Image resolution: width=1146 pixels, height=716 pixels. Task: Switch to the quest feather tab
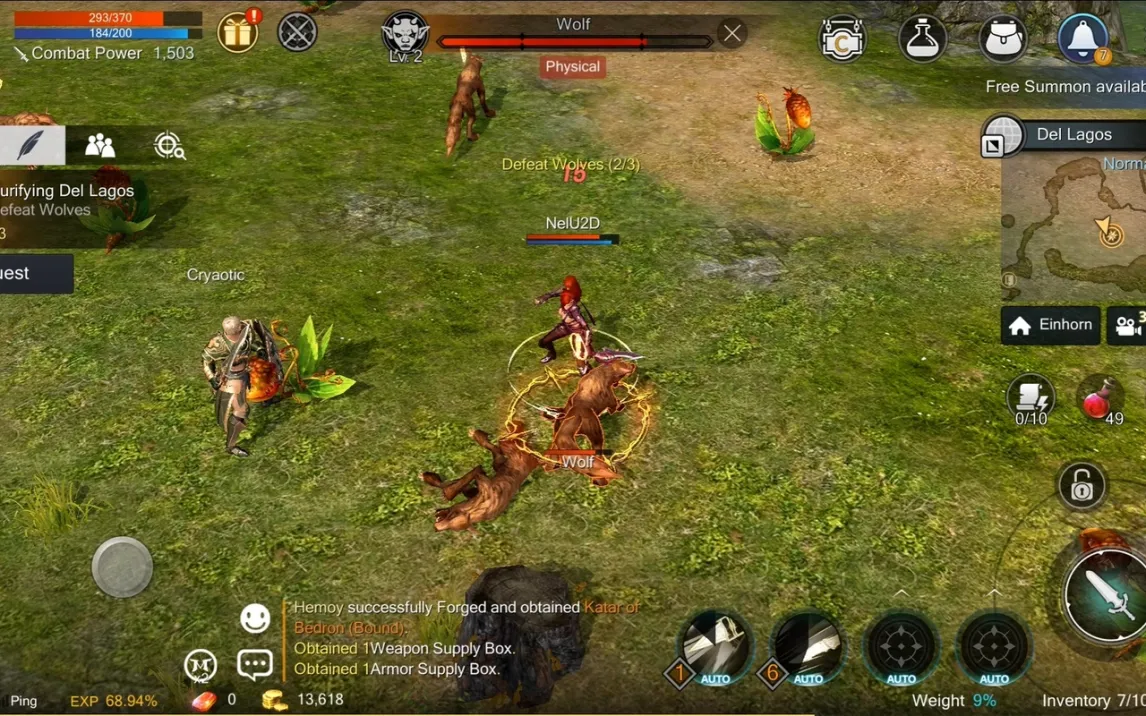pyautogui.click(x=31, y=146)
